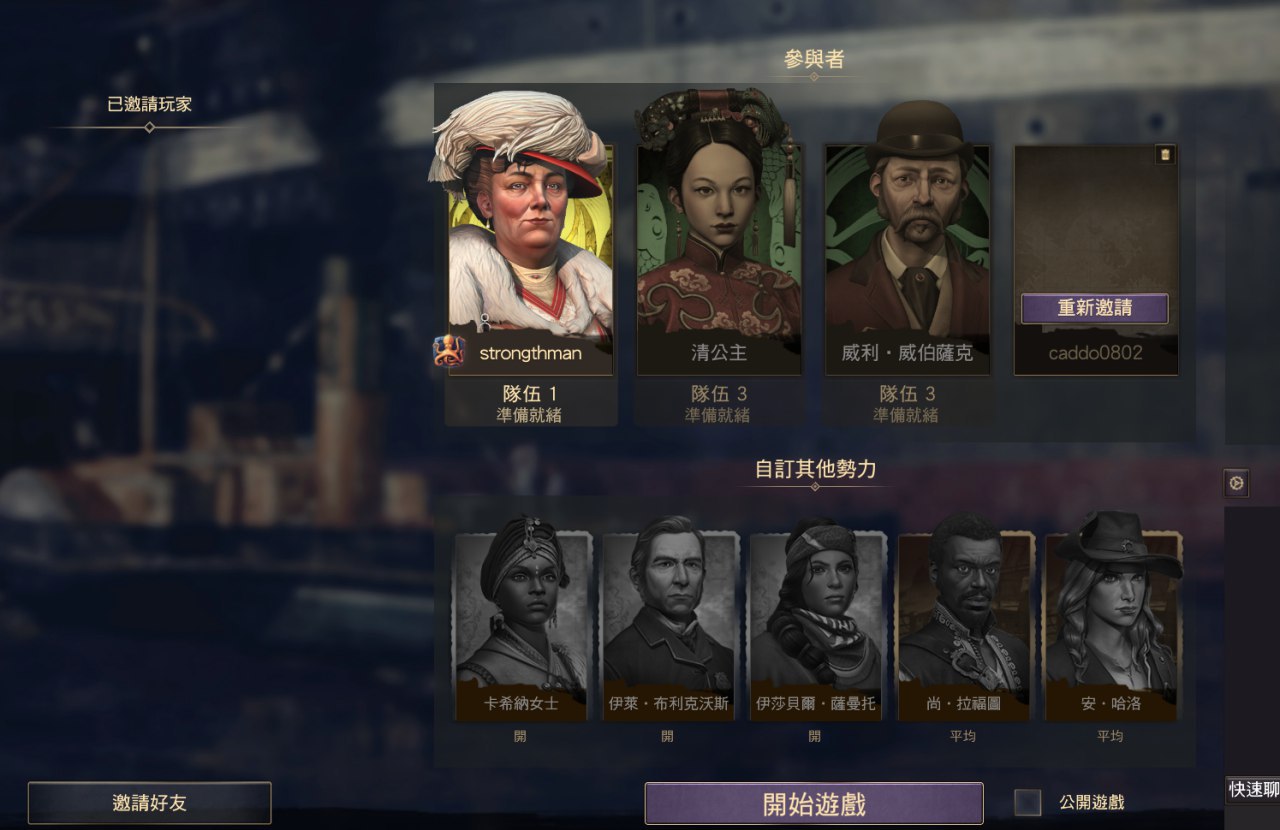This screenshot has width=1280, height=830.
Task: Remove the caddo0802 slot via trash icon
Action: [1164, 154]
